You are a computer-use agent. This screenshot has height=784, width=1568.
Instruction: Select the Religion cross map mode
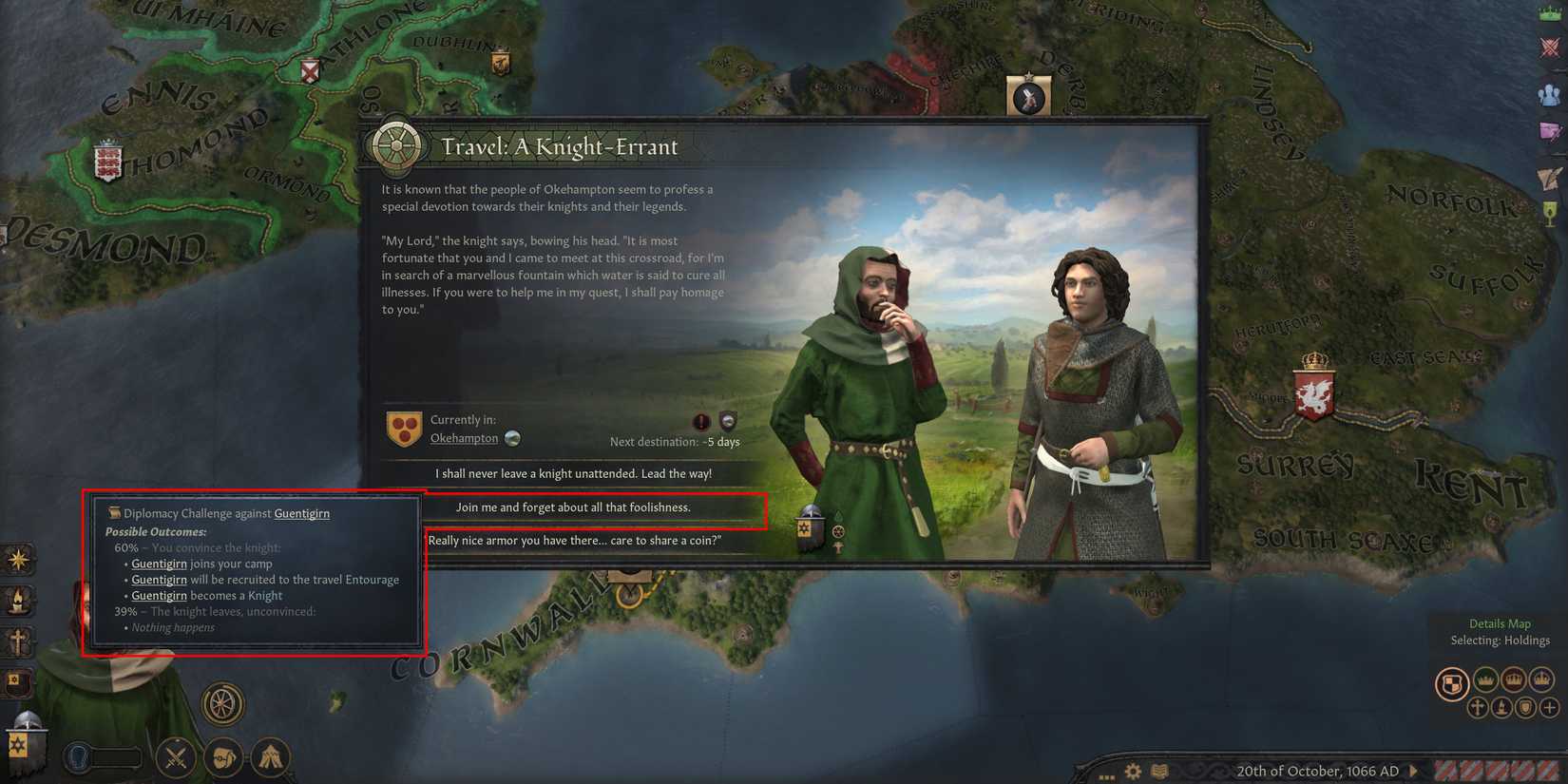point(1479,708)
